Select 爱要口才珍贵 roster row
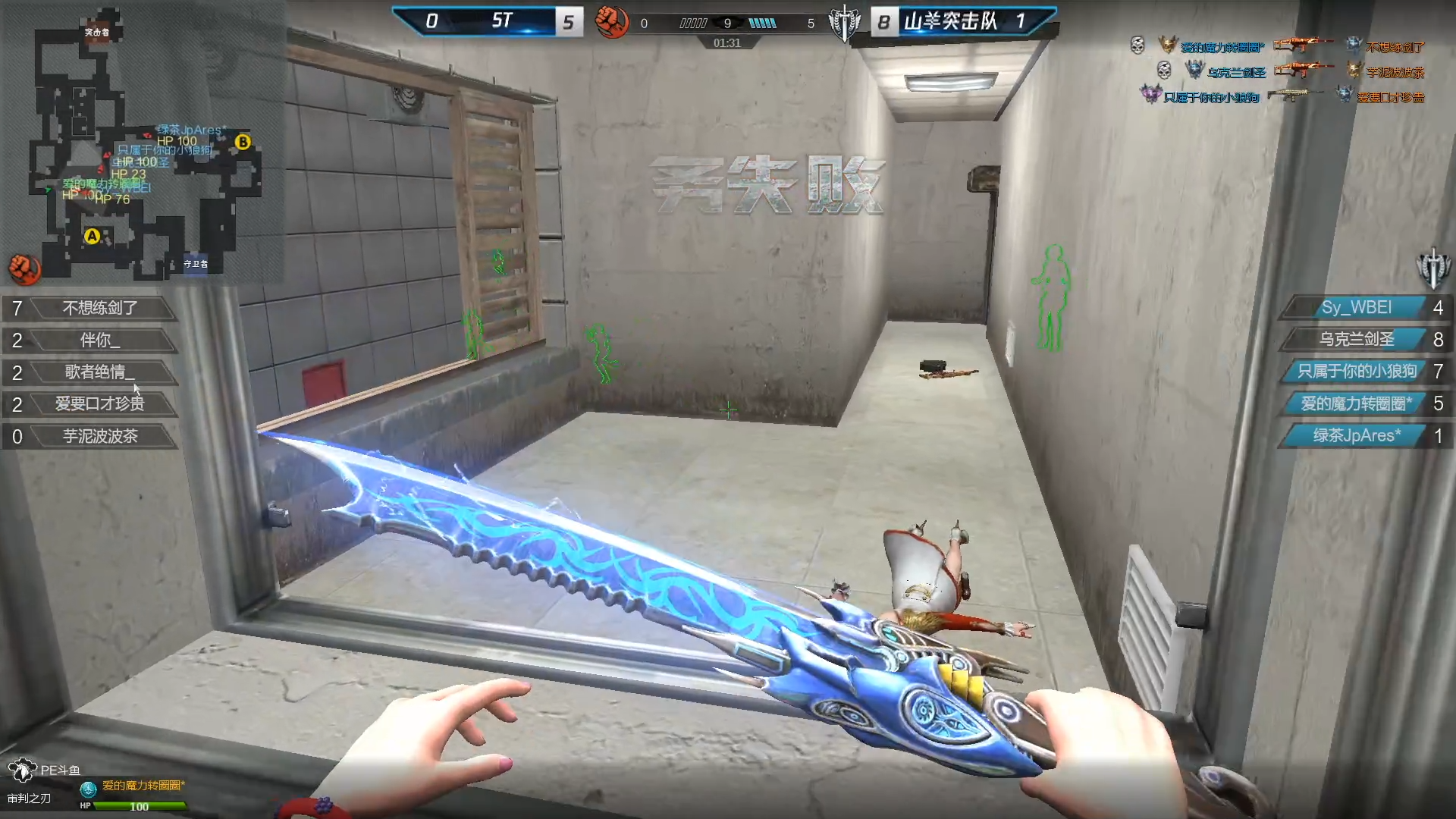1456x819 pixels. [99, 404]
